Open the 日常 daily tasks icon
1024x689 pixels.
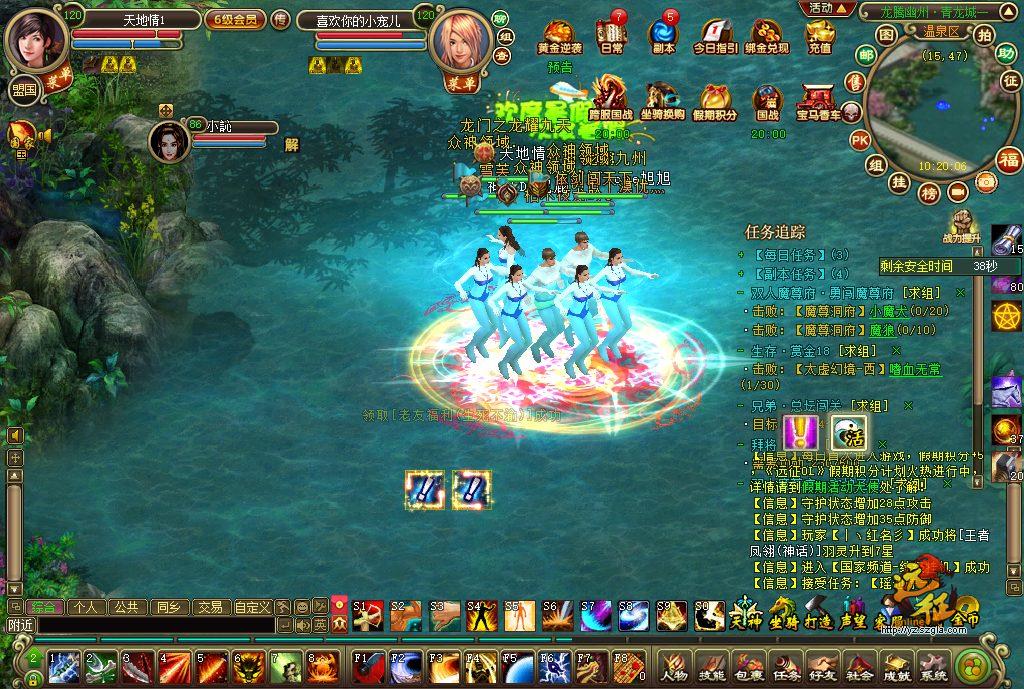[611, 35]
